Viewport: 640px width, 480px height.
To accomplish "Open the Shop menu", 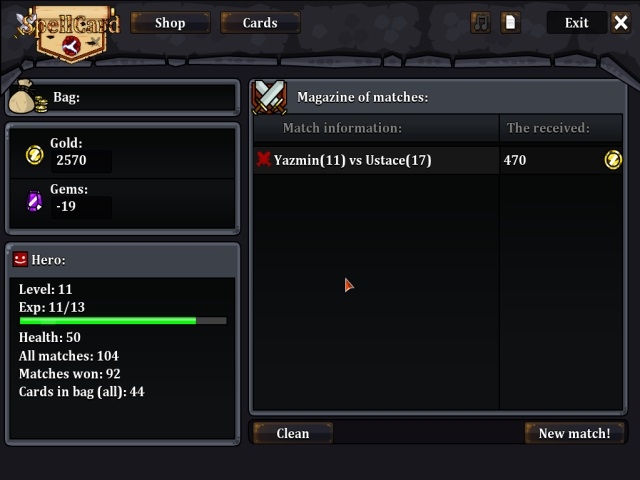I will click(170, 22).
